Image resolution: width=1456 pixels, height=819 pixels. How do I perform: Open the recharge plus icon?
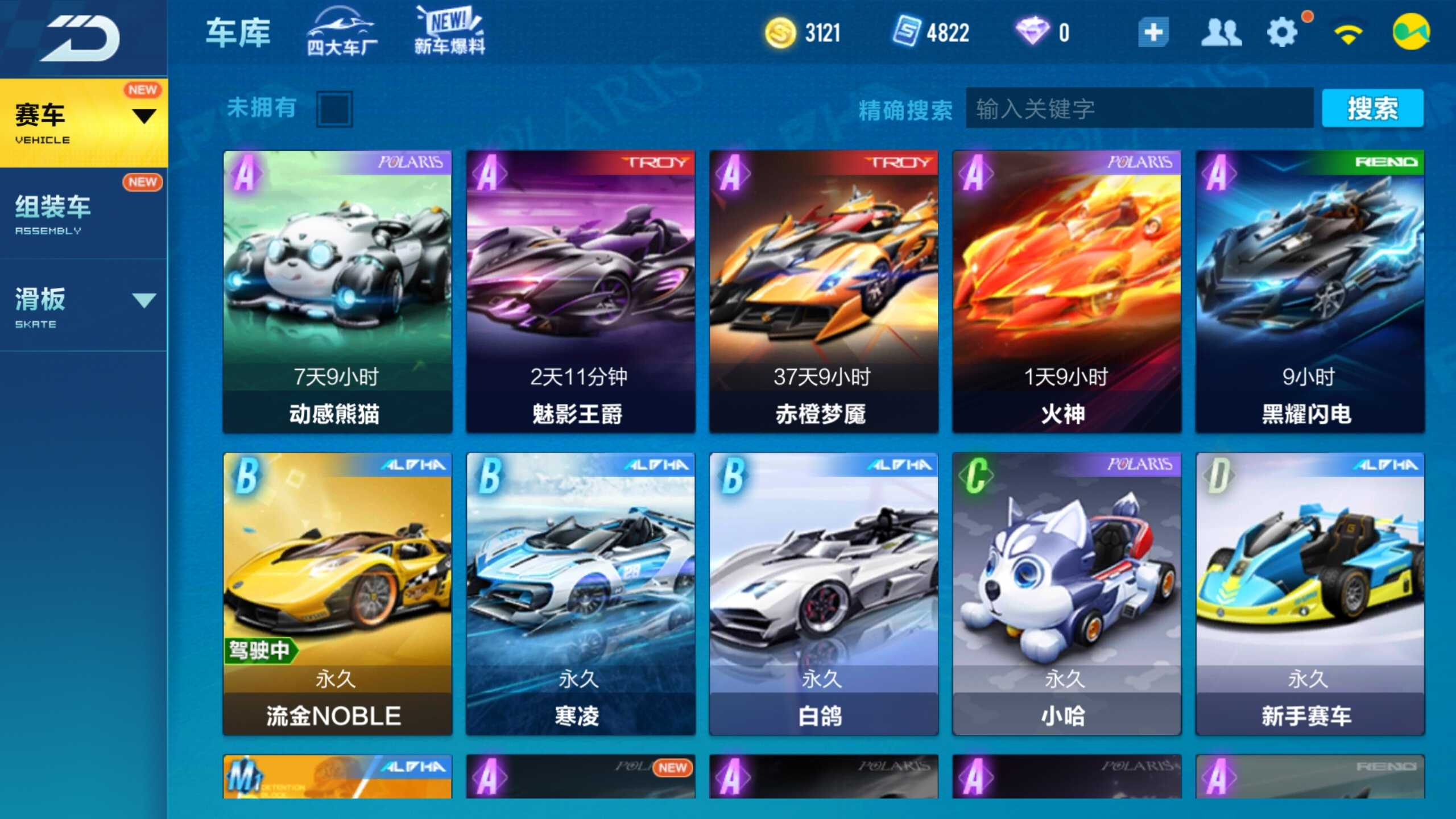pos(1152,33)
